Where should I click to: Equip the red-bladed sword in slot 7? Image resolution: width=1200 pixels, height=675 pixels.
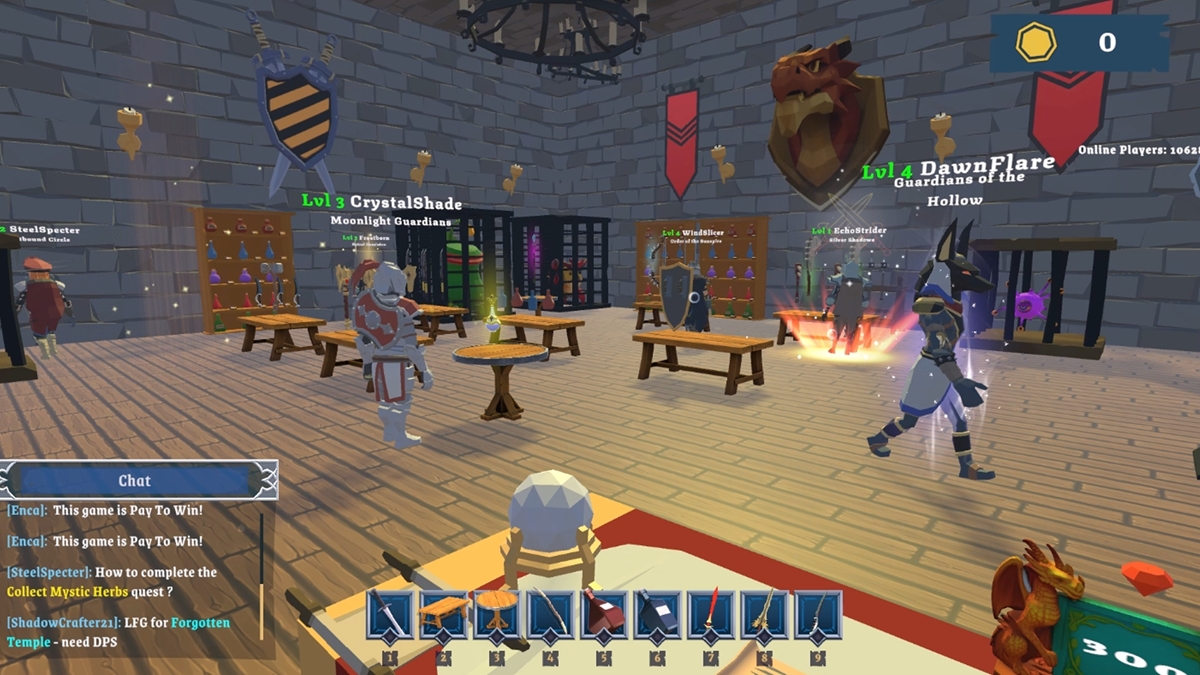(x=710, y=614)
